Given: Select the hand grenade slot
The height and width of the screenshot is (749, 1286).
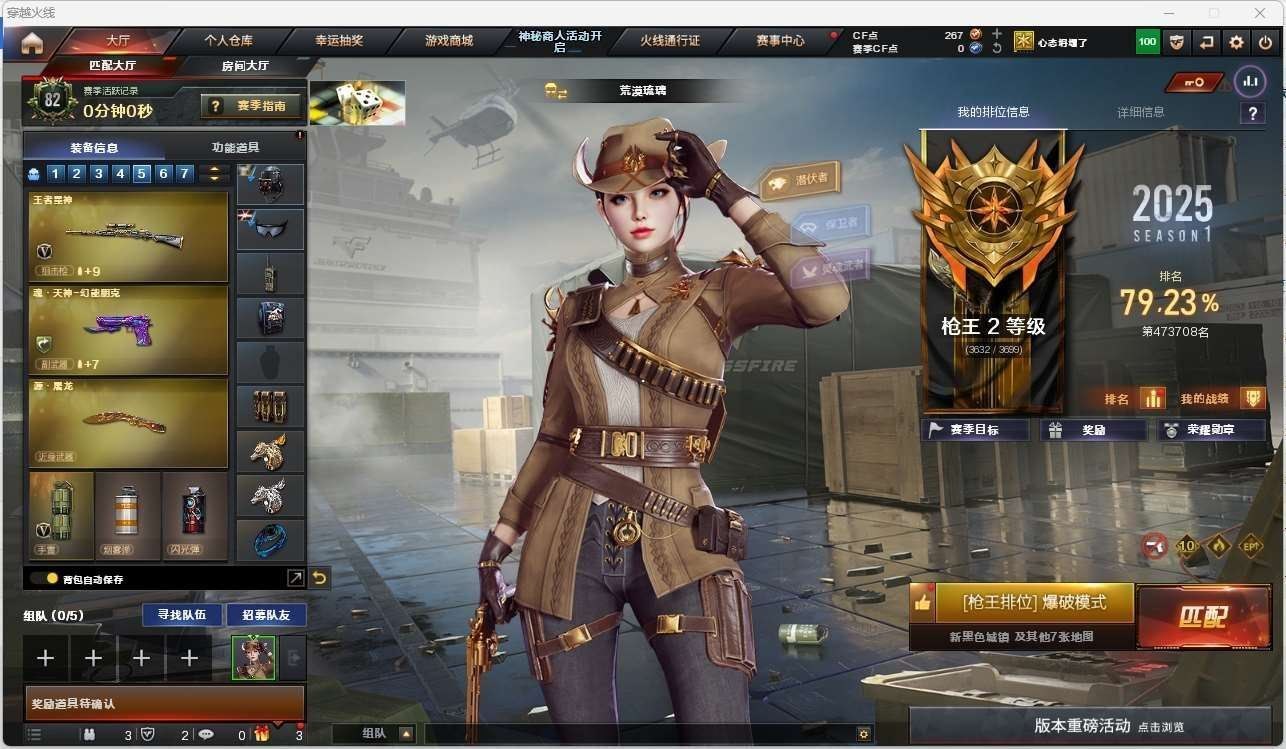Looking at the screenshot, I should pos(61,515).
